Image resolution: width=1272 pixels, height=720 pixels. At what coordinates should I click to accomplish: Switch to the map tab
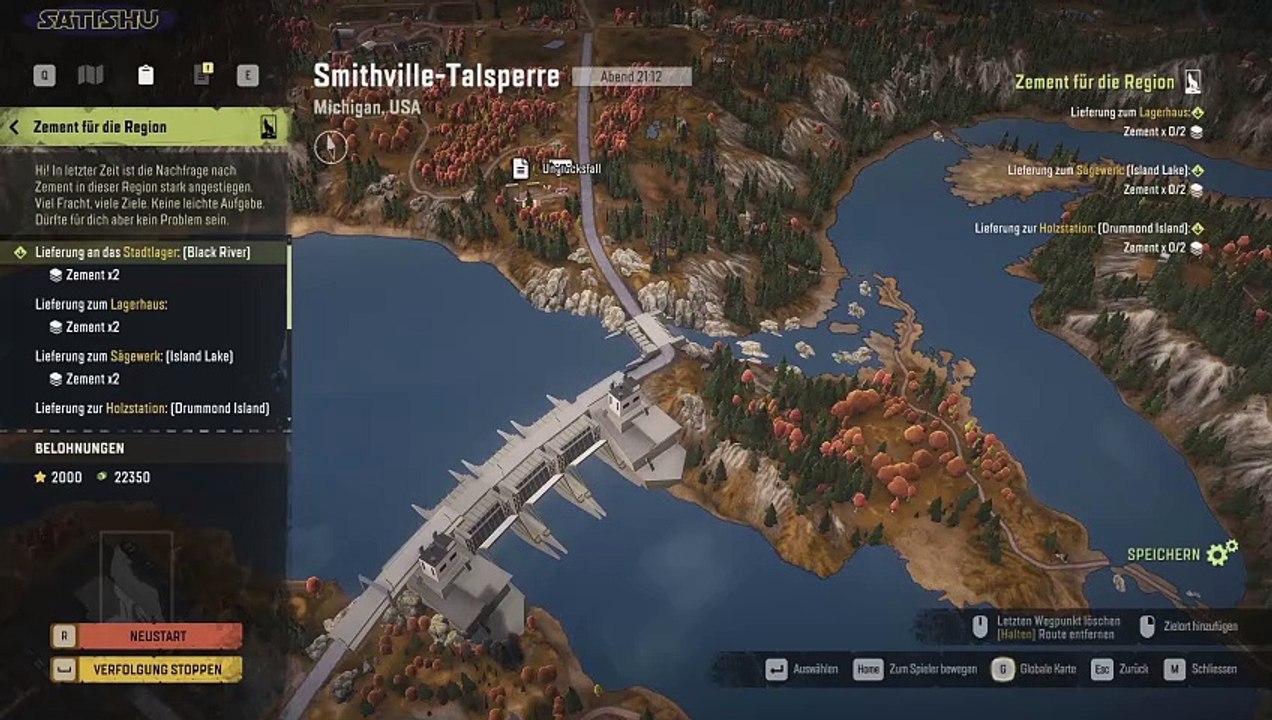[91, 75]
